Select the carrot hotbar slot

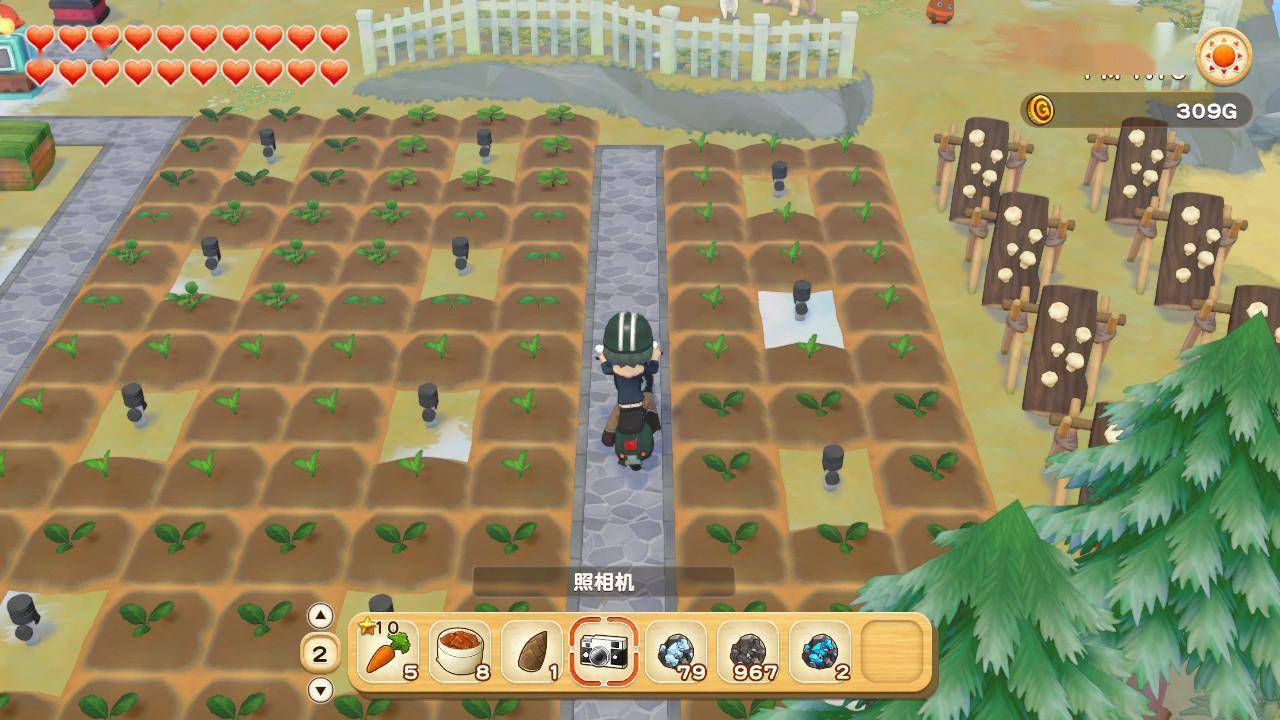387,652
